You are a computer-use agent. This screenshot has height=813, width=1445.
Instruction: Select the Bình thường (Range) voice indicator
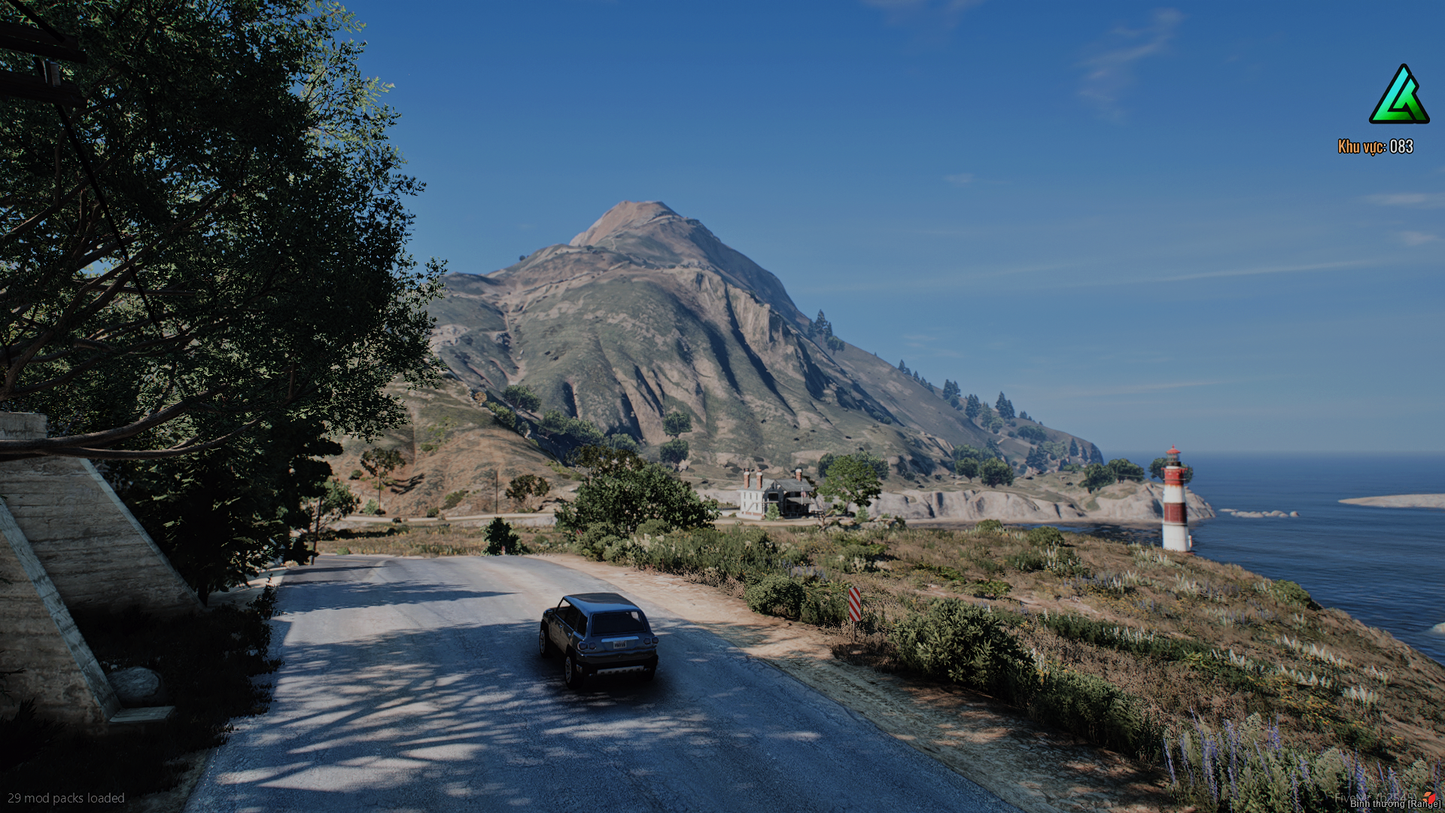coord(1394,803)
